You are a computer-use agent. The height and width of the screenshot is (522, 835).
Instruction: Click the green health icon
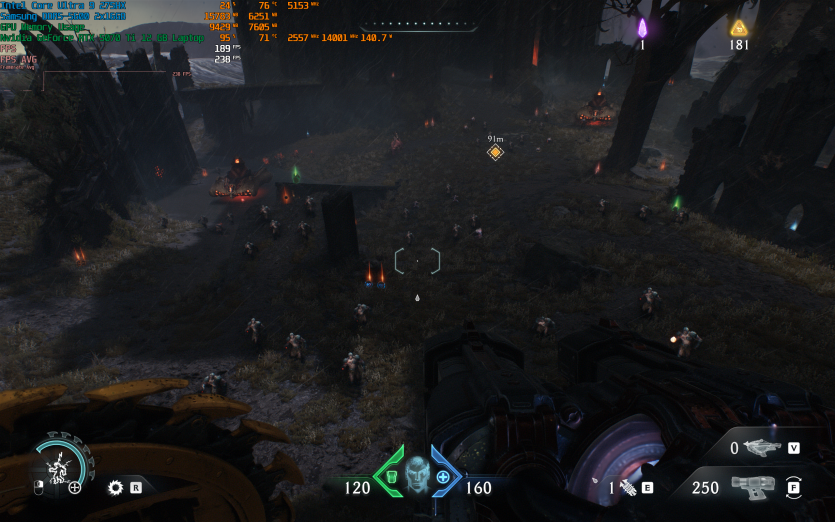pyautogui.click(x=391, y=478)
